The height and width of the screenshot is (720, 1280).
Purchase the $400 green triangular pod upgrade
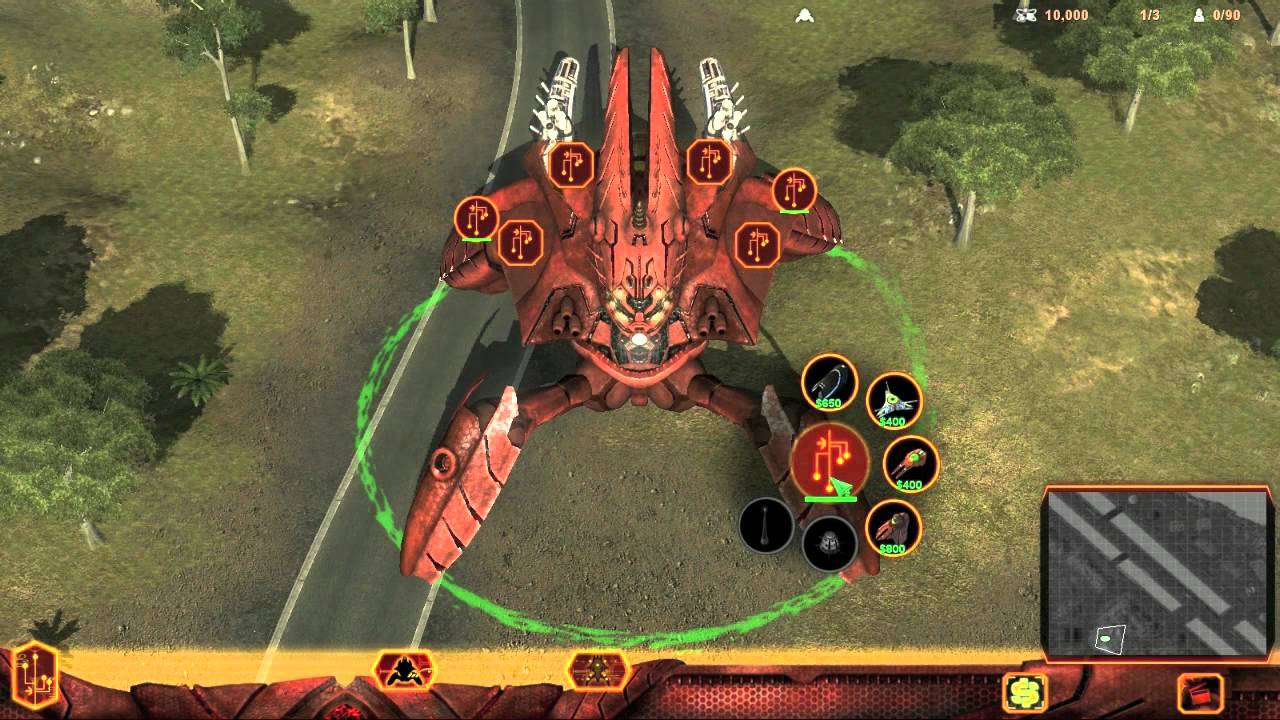point(893,400)
